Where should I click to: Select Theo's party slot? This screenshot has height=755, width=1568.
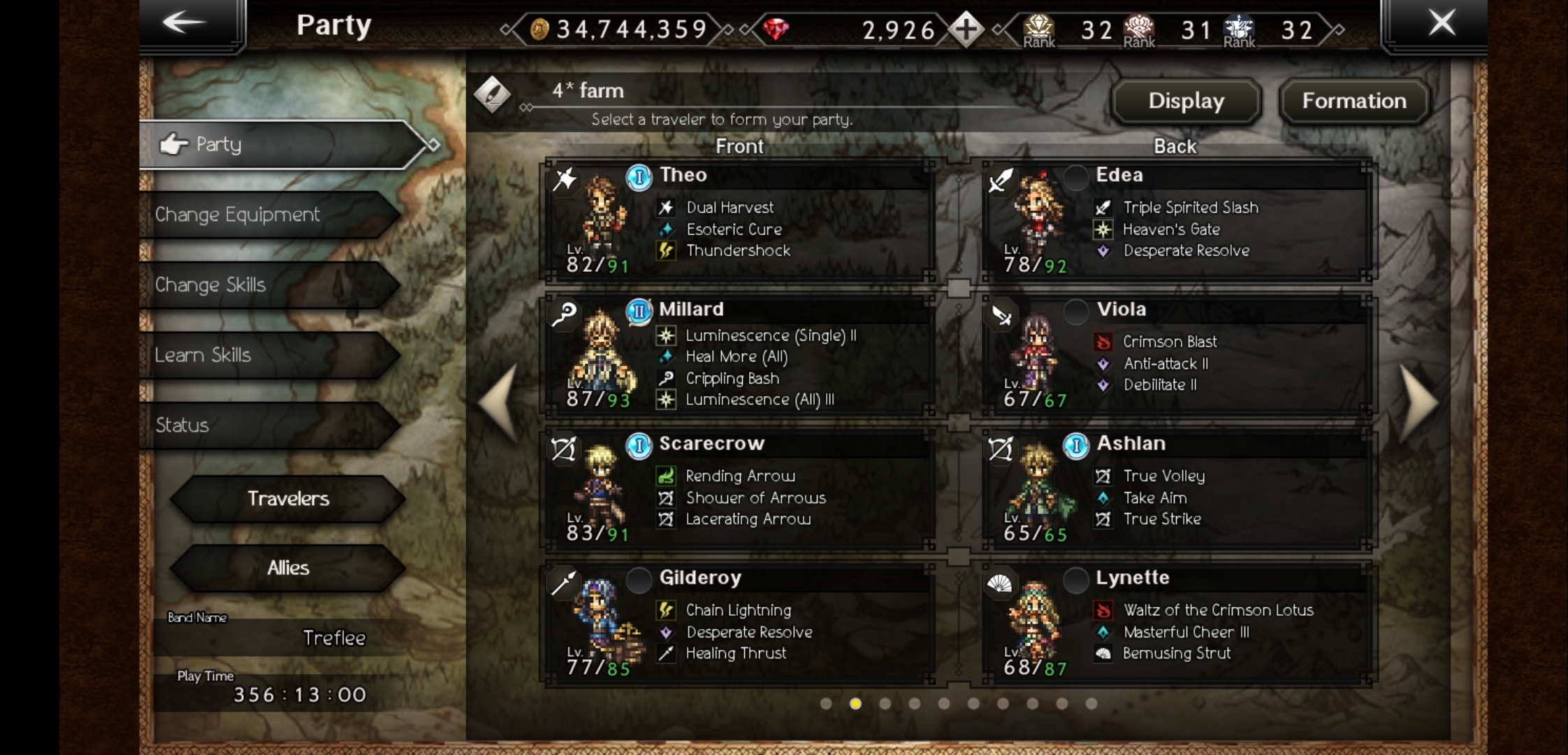coord(739,221)
